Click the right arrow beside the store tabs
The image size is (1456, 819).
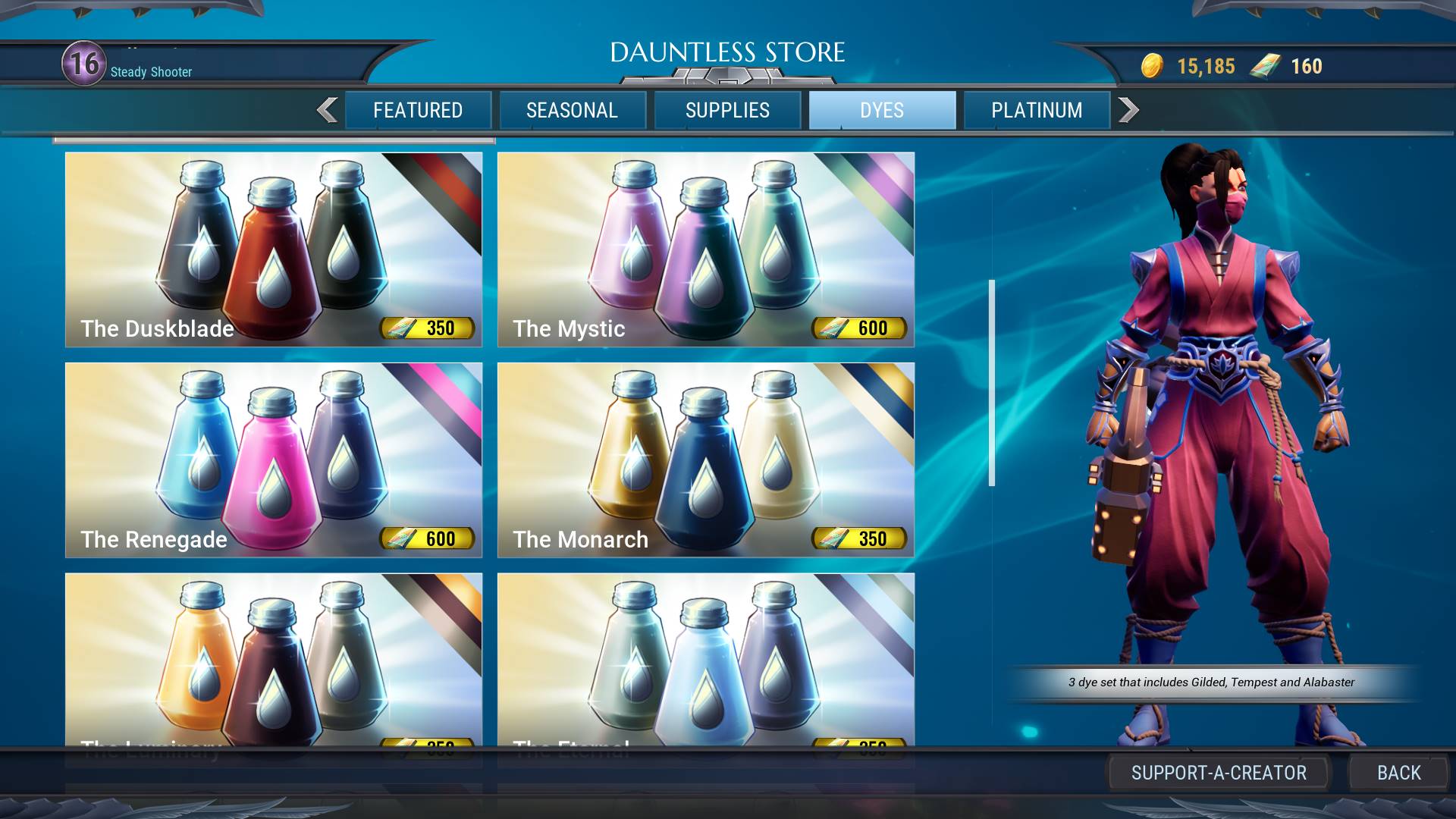pyautogui.click(x=1128, y=111)
